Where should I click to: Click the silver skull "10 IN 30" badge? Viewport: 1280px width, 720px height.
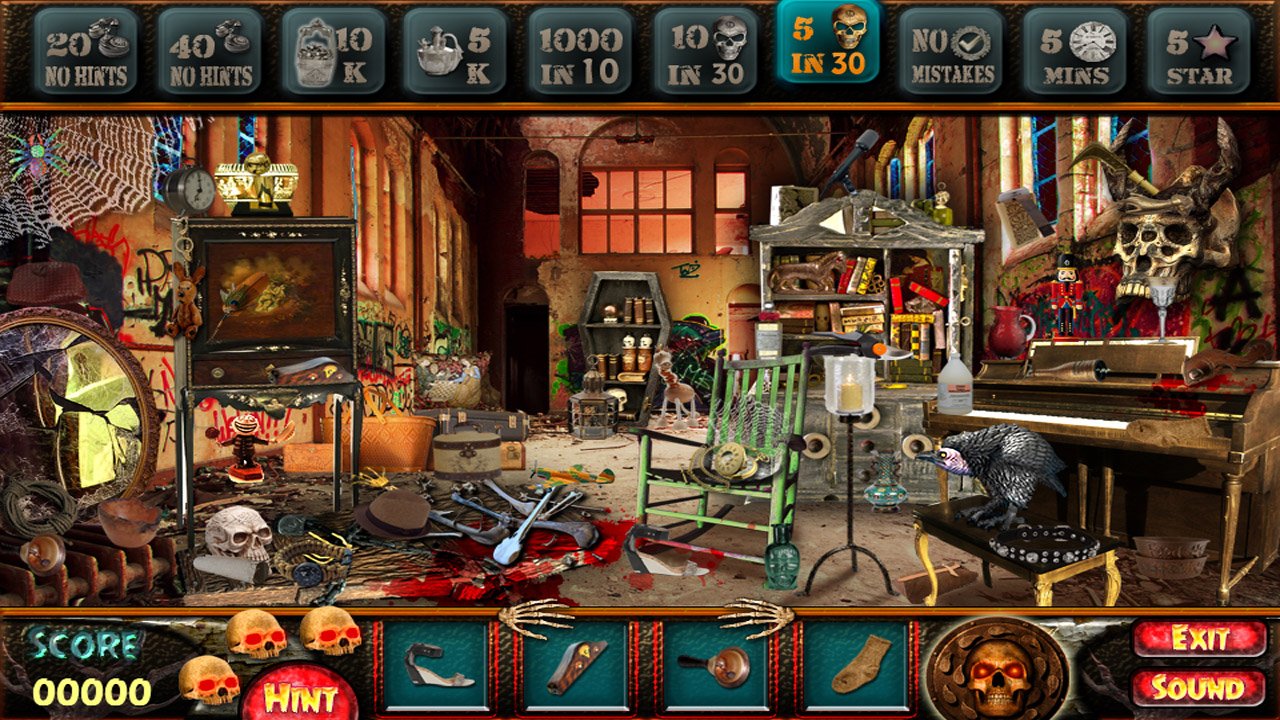(x=703, y=48)
